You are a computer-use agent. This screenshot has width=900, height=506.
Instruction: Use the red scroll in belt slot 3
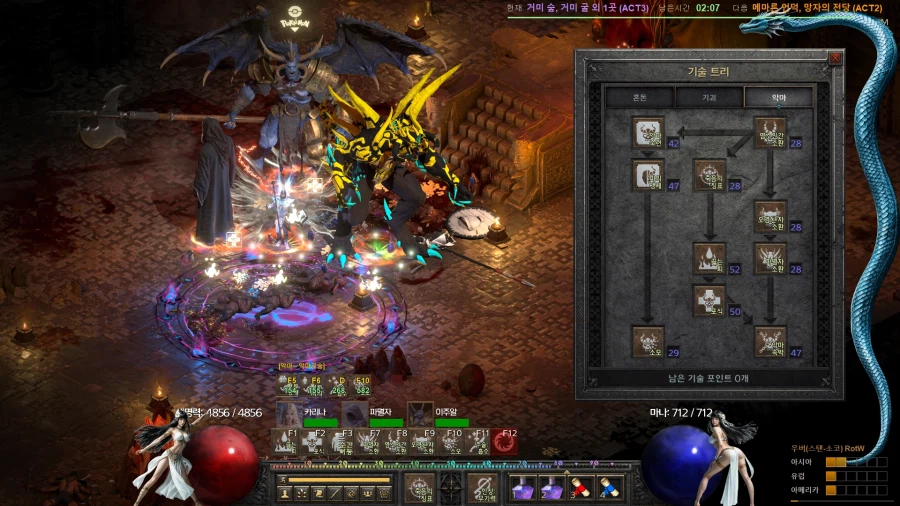pyautogui.click(x=581, y=487)
